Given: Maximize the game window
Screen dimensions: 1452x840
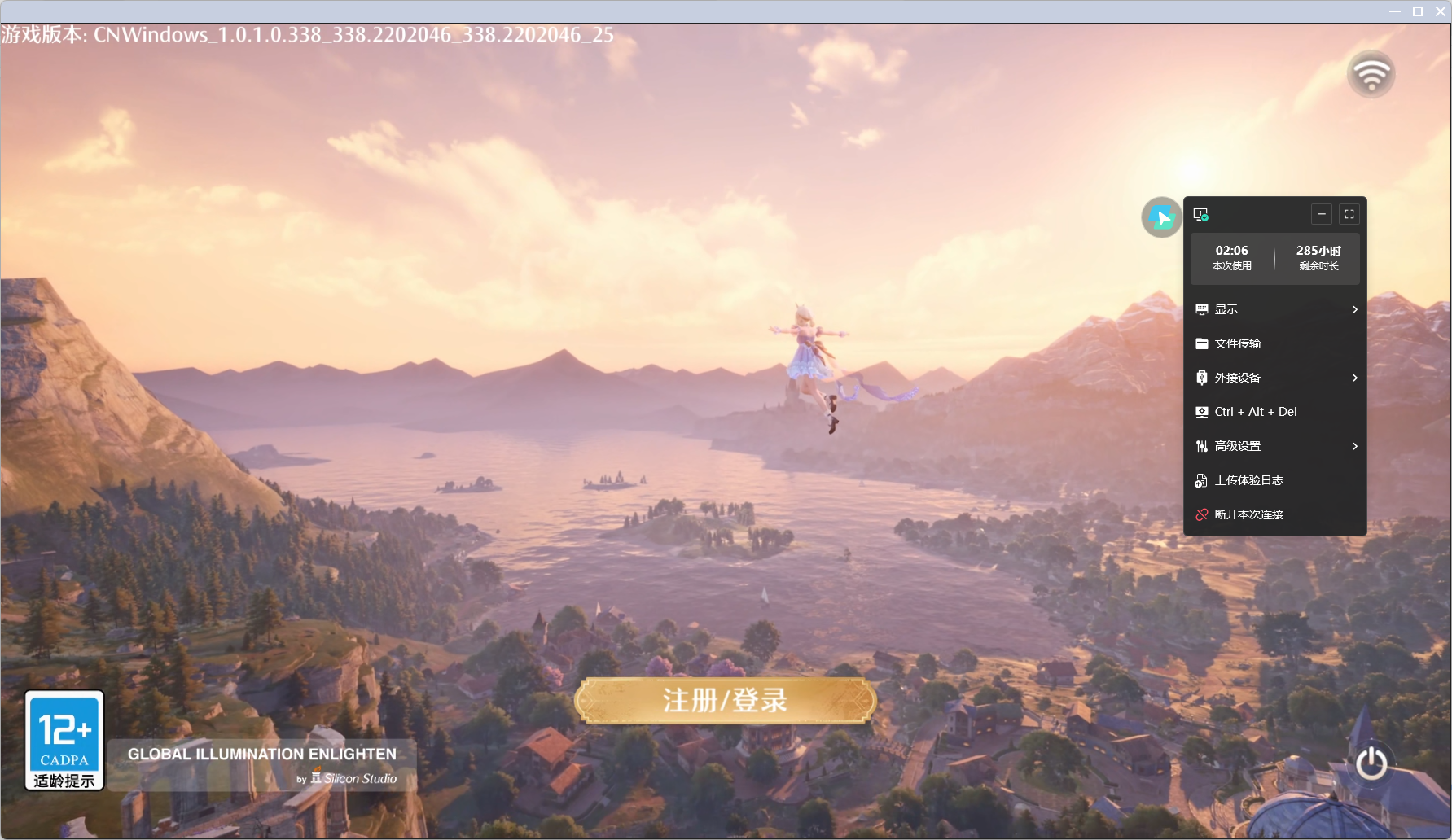Looking at the screenshot, I should pos(1418,11).
